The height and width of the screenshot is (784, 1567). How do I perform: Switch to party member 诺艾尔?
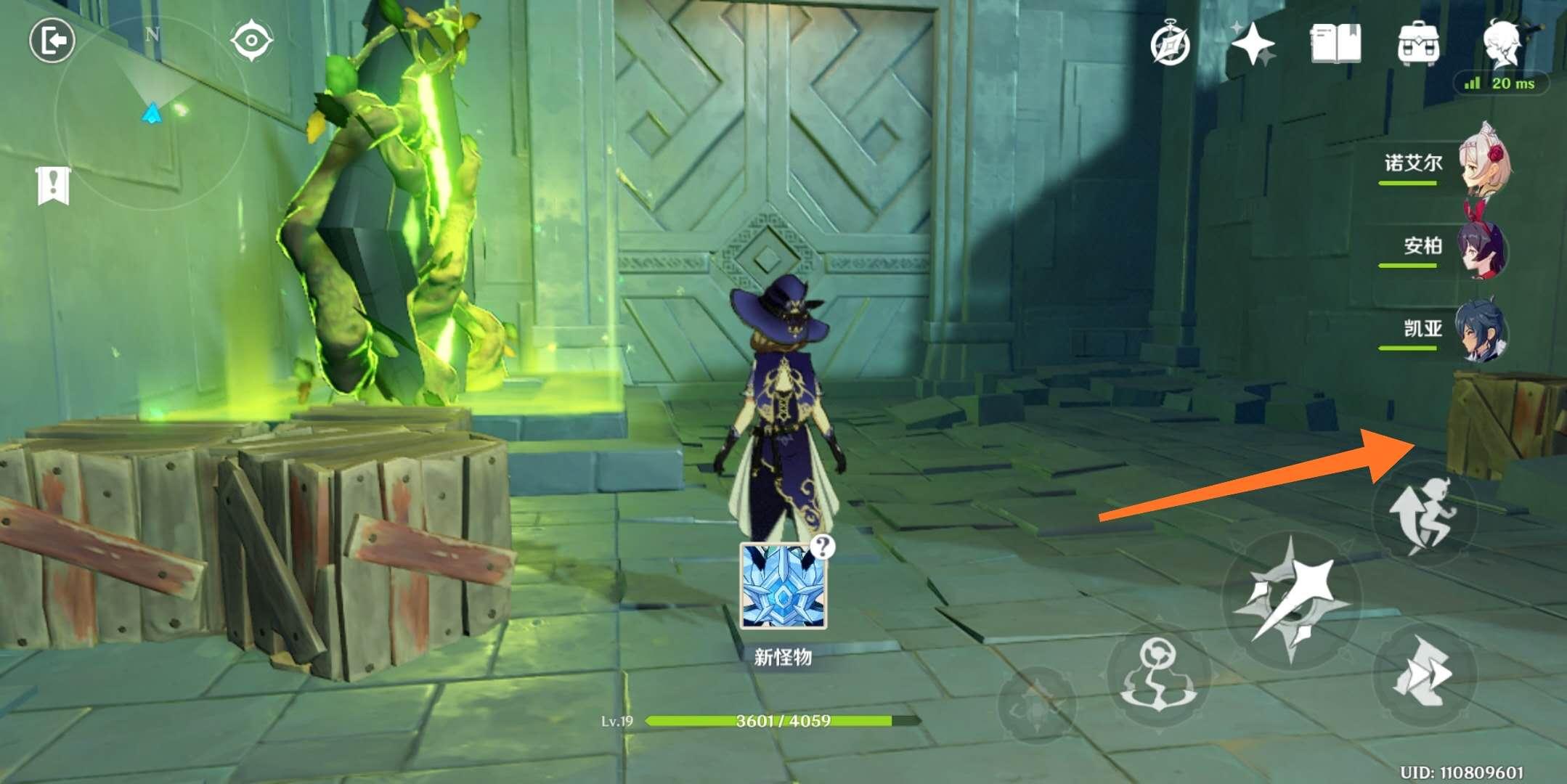1483,163
